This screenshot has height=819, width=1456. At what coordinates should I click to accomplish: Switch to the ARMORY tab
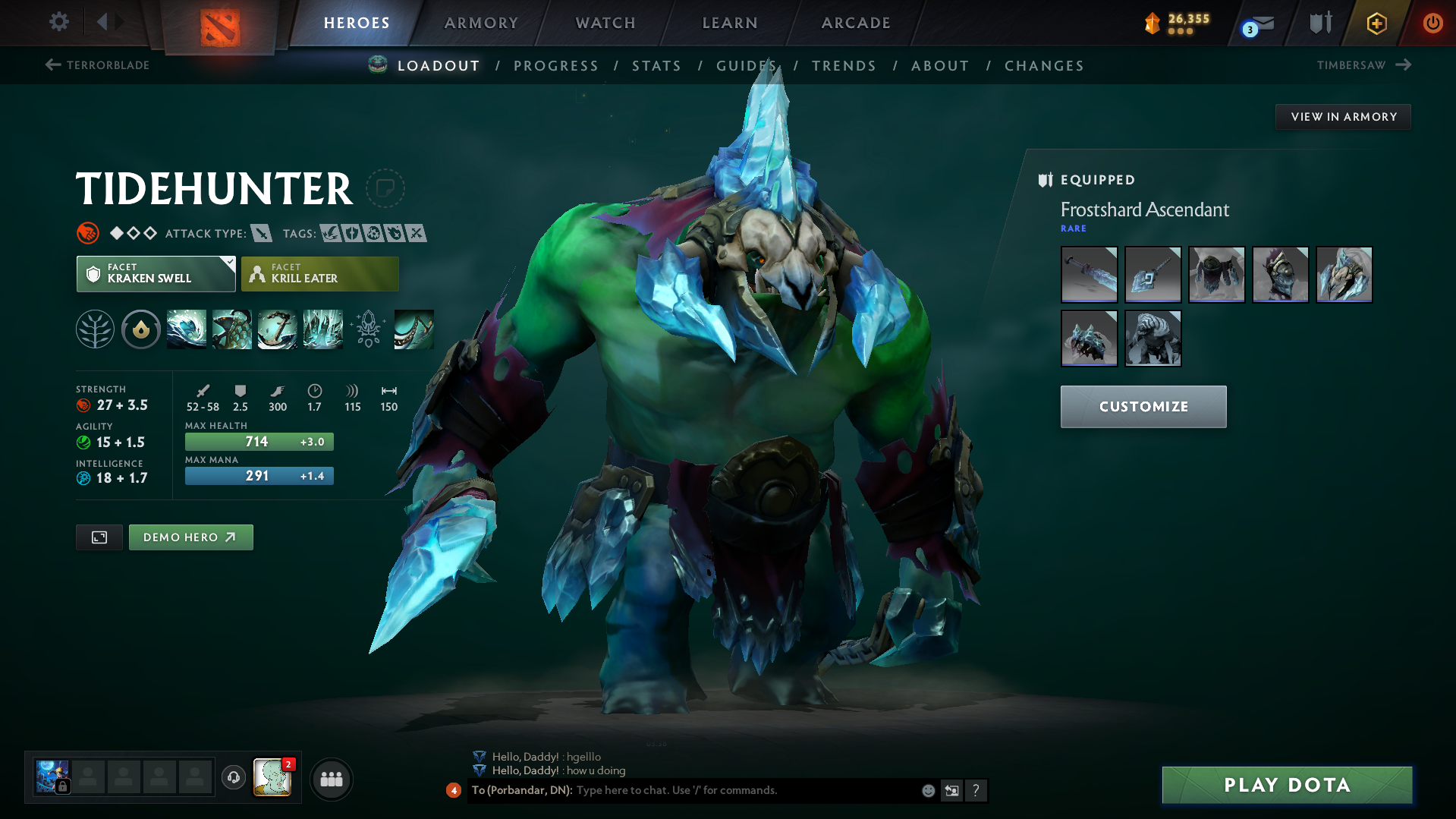tap(480, 23)
